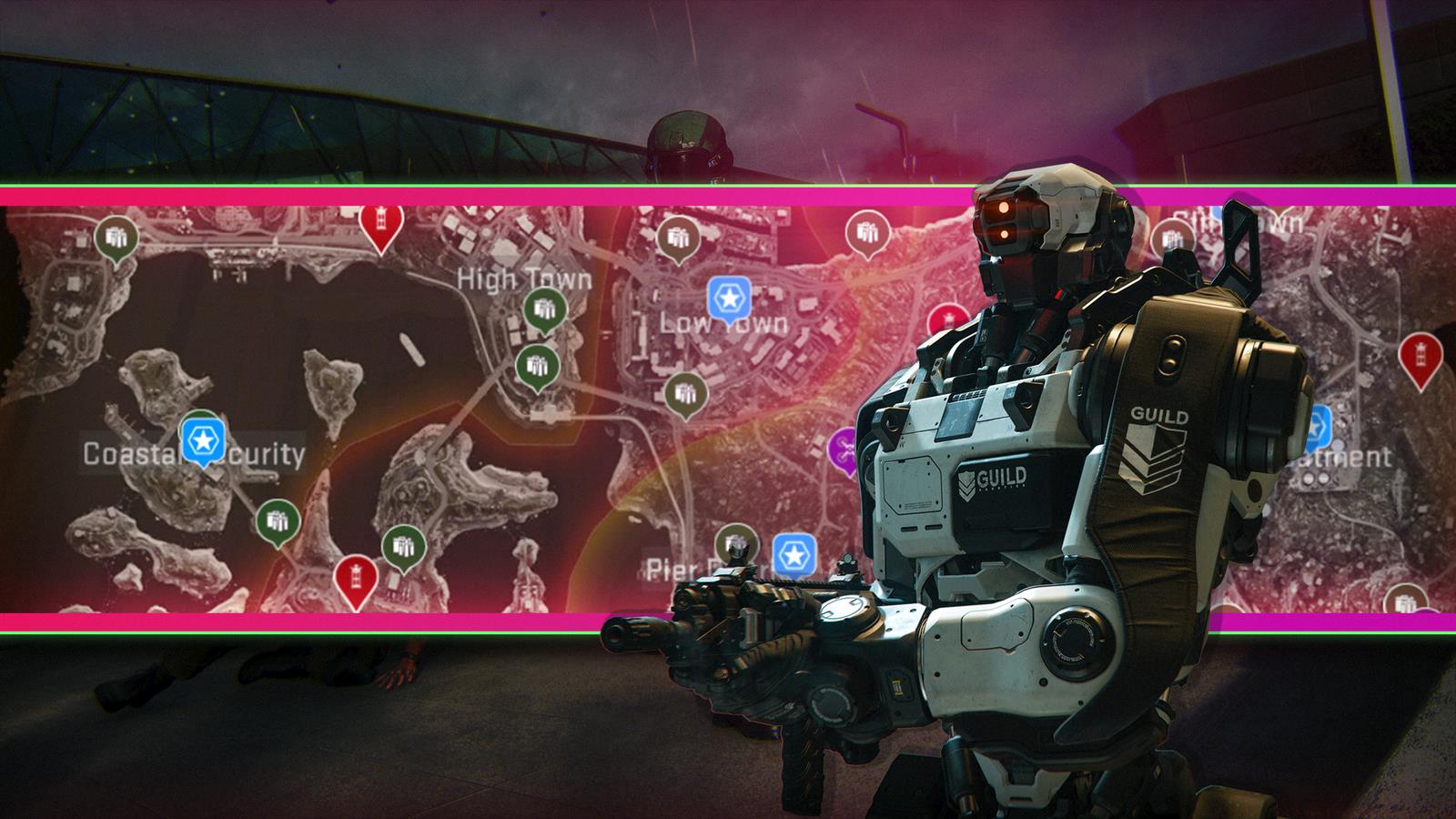Screen dimensions: 1456x819
Task: Open the purple marker beside the robot's shoulder
Action: coord(841,446)
